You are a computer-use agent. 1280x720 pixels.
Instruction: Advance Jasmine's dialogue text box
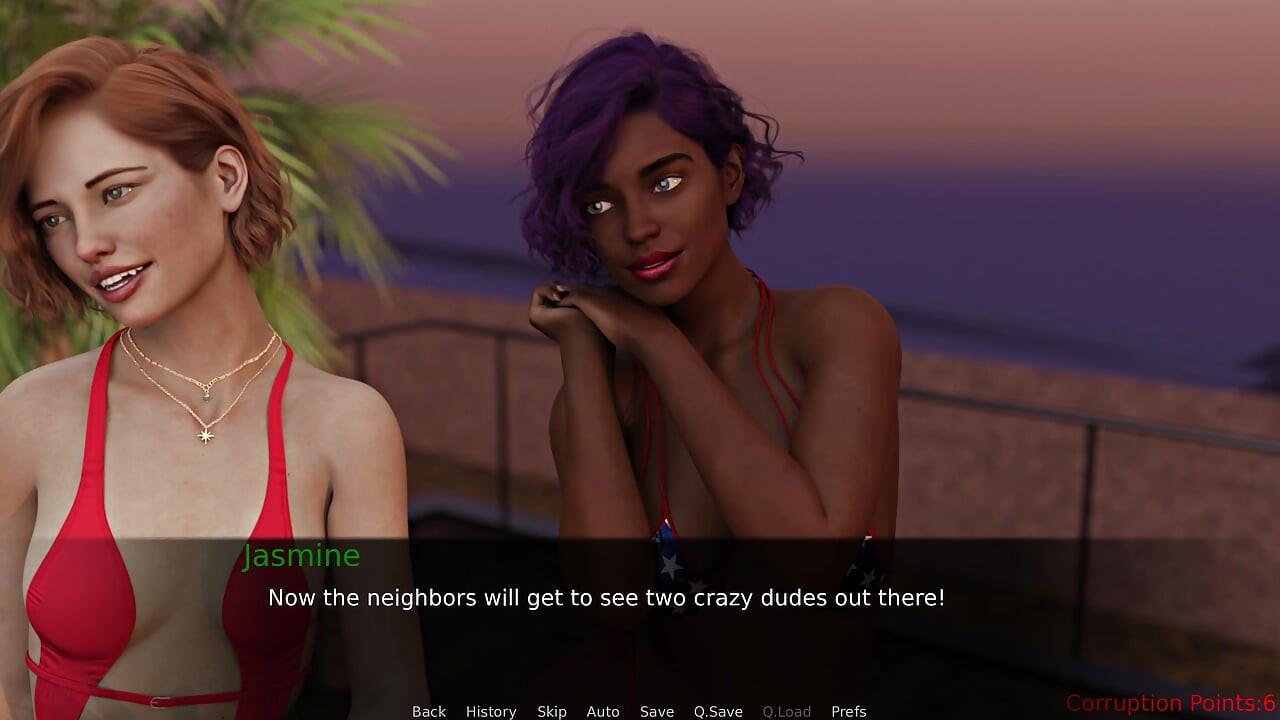(x=606, y=598)
